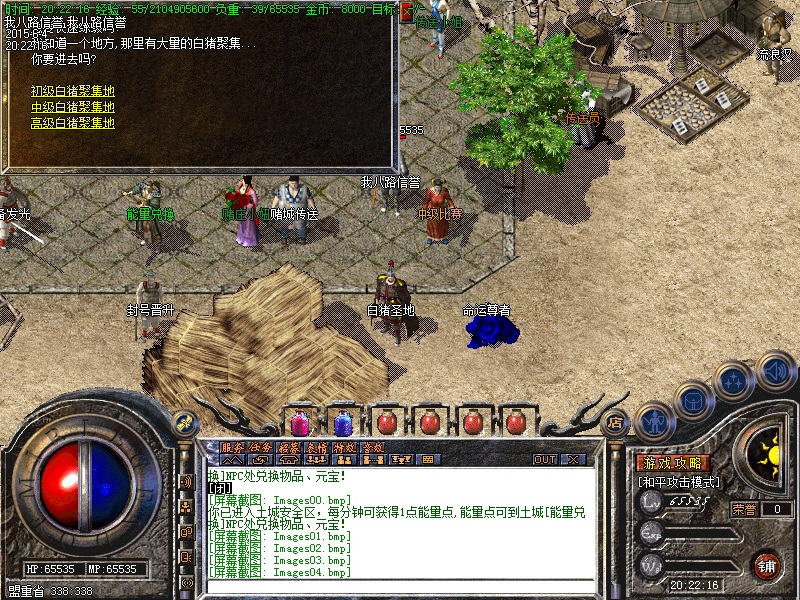800x600 pixels.
Task: Open the 服务 chat tab
Action: [x=232, y=447]
